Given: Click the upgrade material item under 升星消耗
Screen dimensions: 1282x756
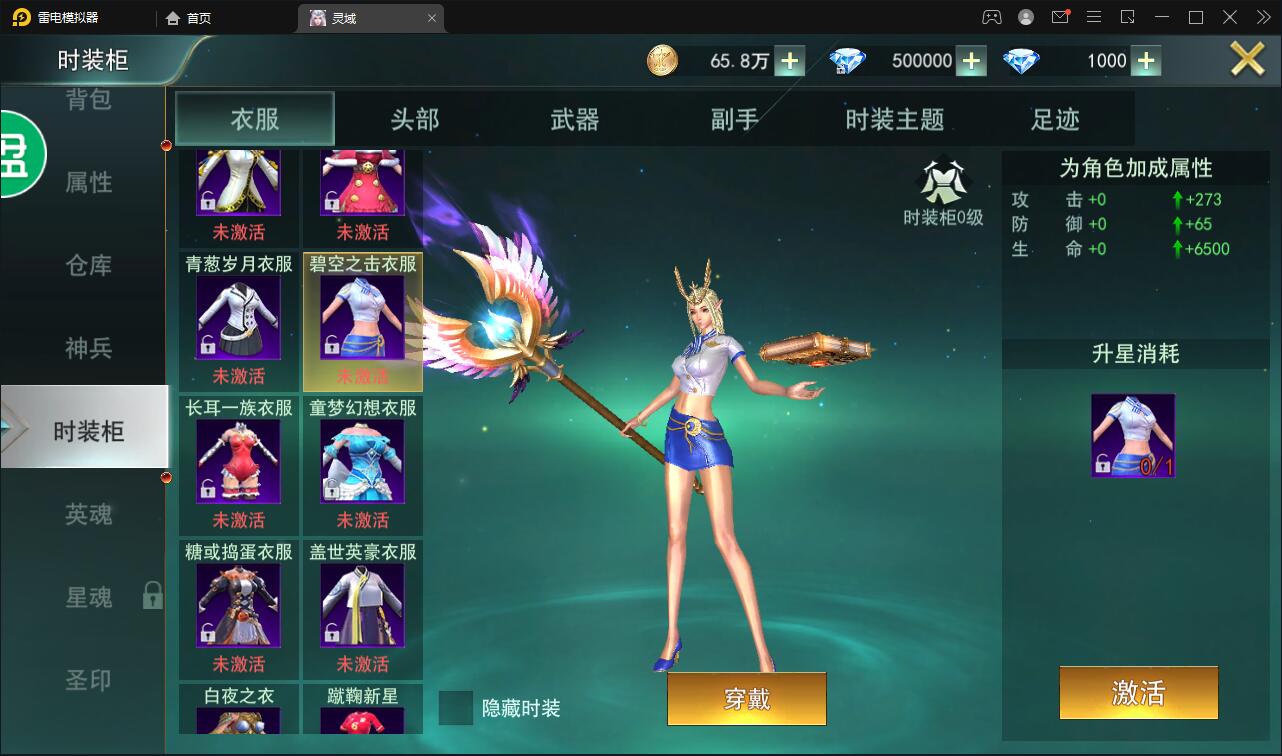Looking at the screenshot, I should click(x=1134, y=434).
